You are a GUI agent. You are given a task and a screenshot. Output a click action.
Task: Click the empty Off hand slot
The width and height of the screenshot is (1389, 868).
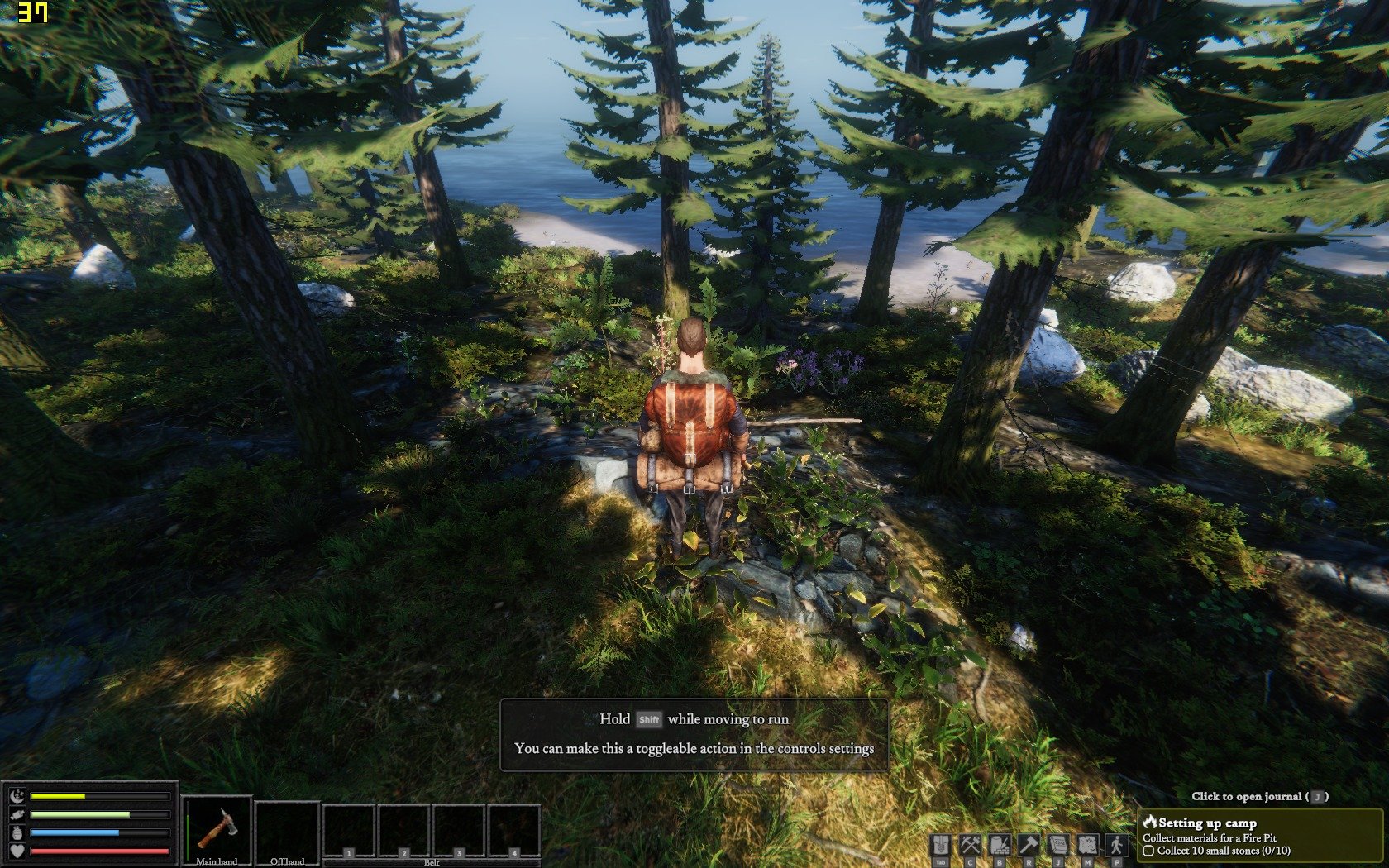[287, 830]
